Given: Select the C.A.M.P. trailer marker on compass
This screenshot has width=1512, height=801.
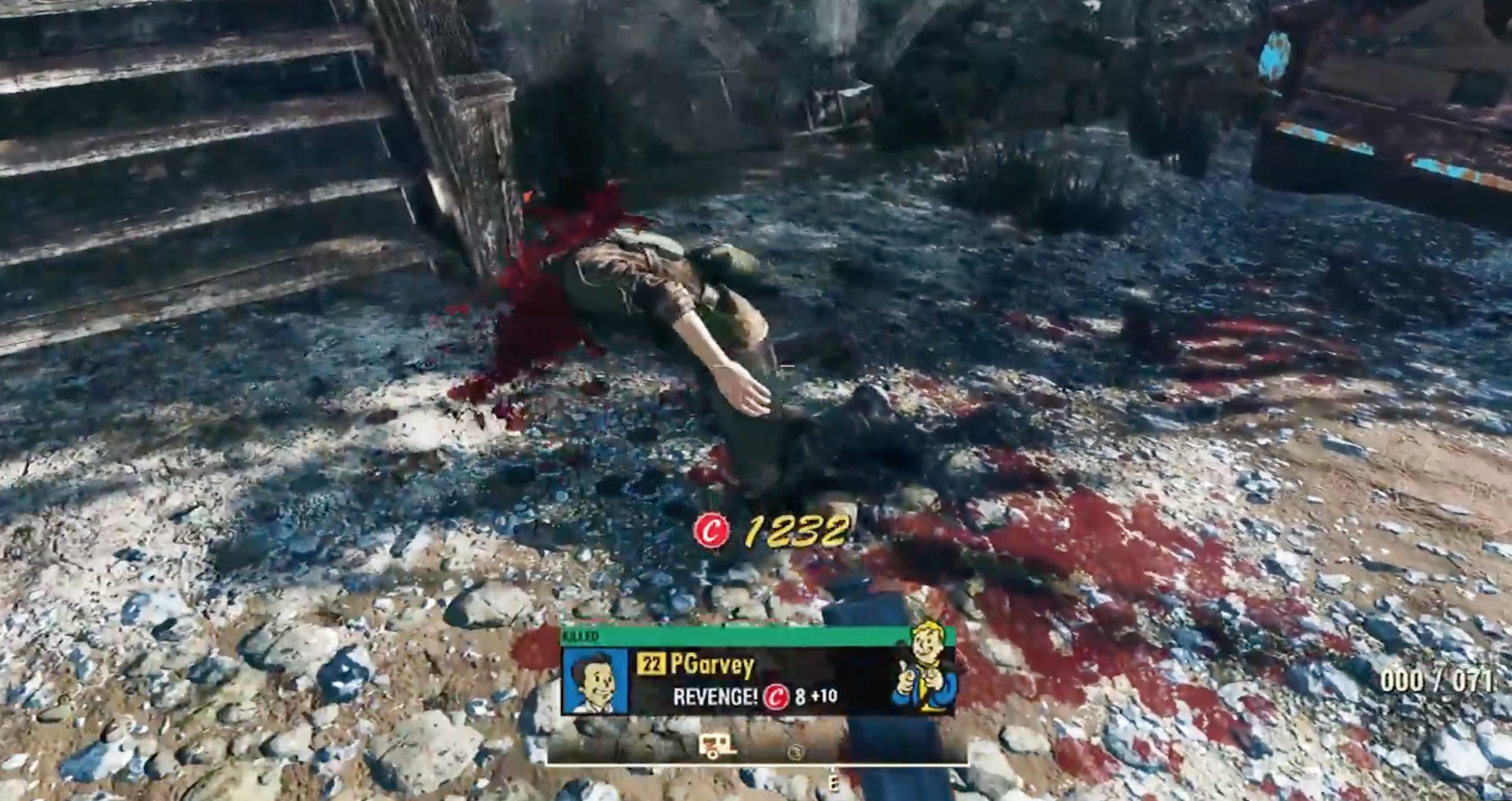Looking at the screenshot, I should (x=717, y=746).
